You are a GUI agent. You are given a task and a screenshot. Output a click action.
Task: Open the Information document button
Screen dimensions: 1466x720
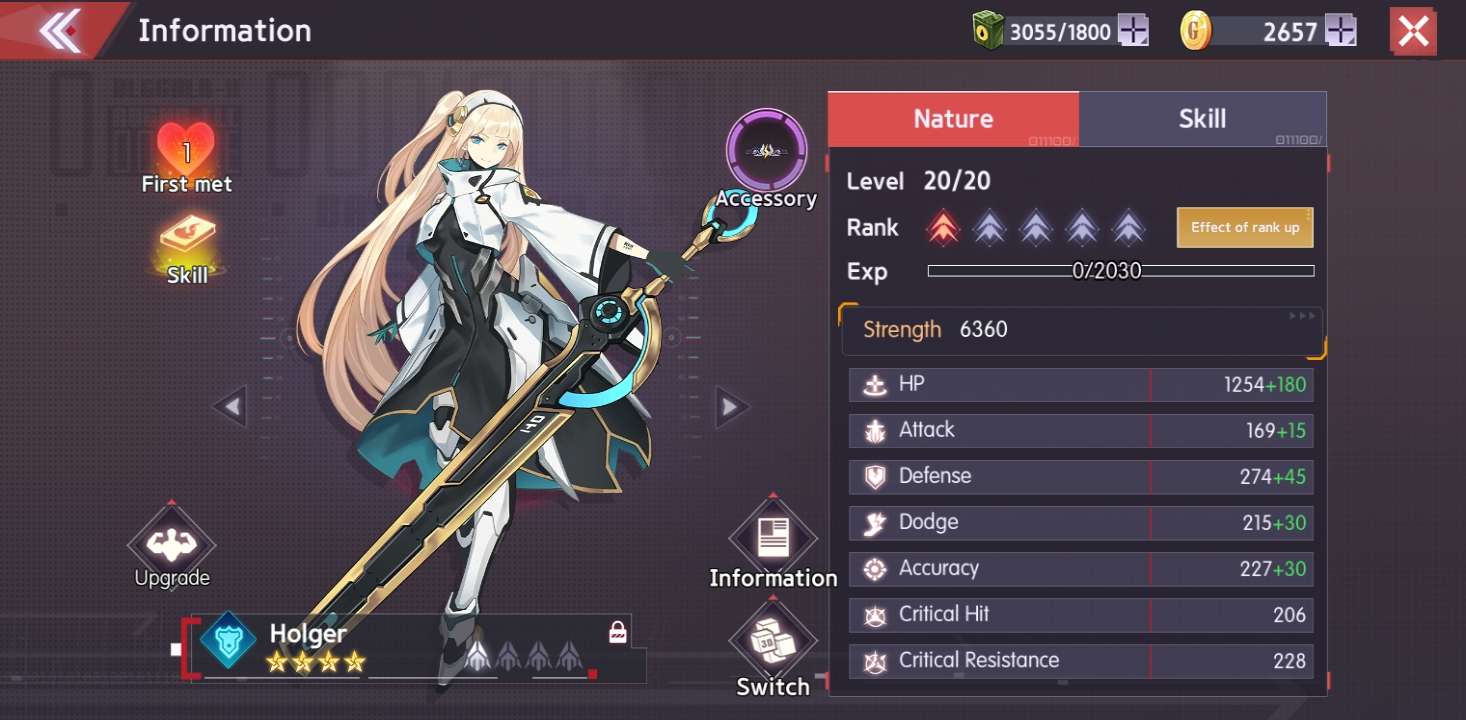tap(773, 538)
